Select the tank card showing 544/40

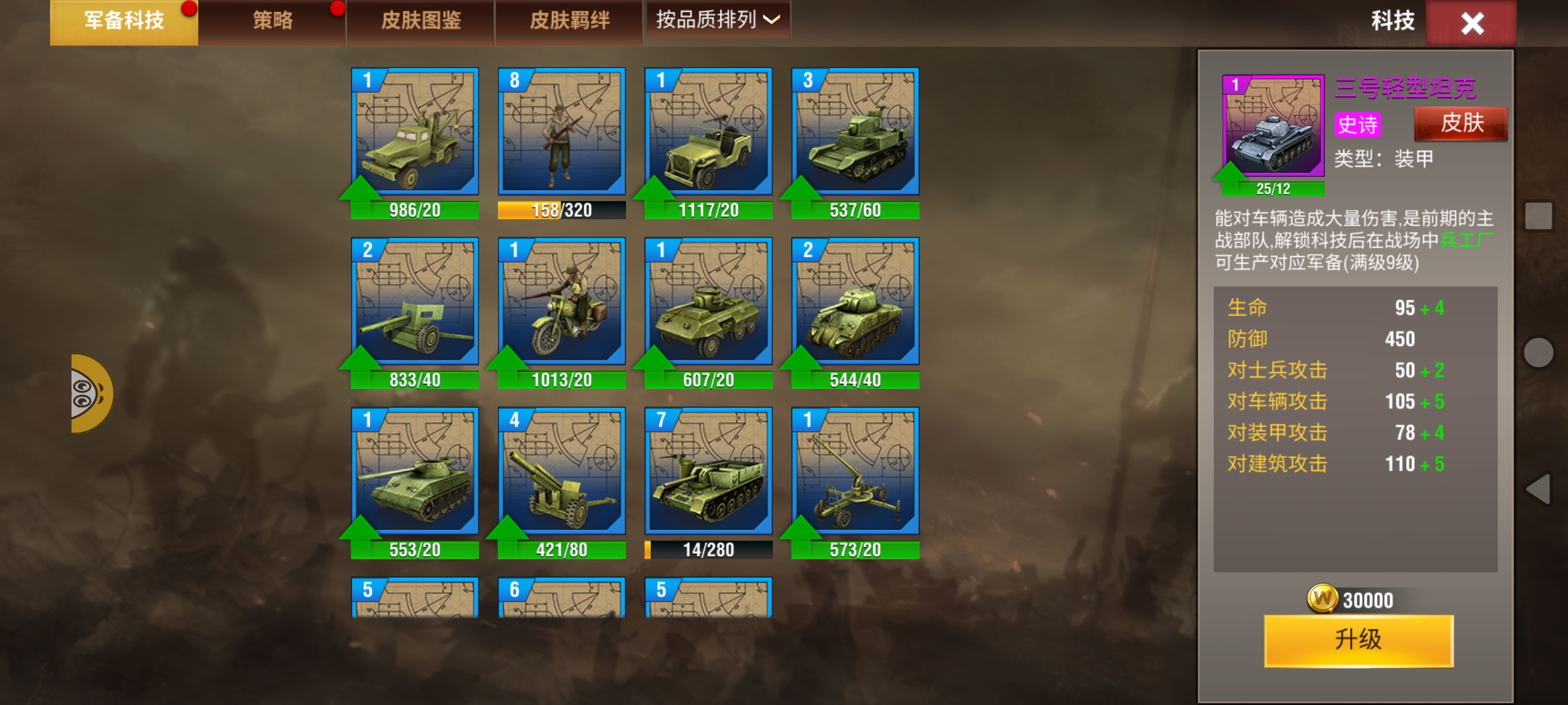pos(856,302)
